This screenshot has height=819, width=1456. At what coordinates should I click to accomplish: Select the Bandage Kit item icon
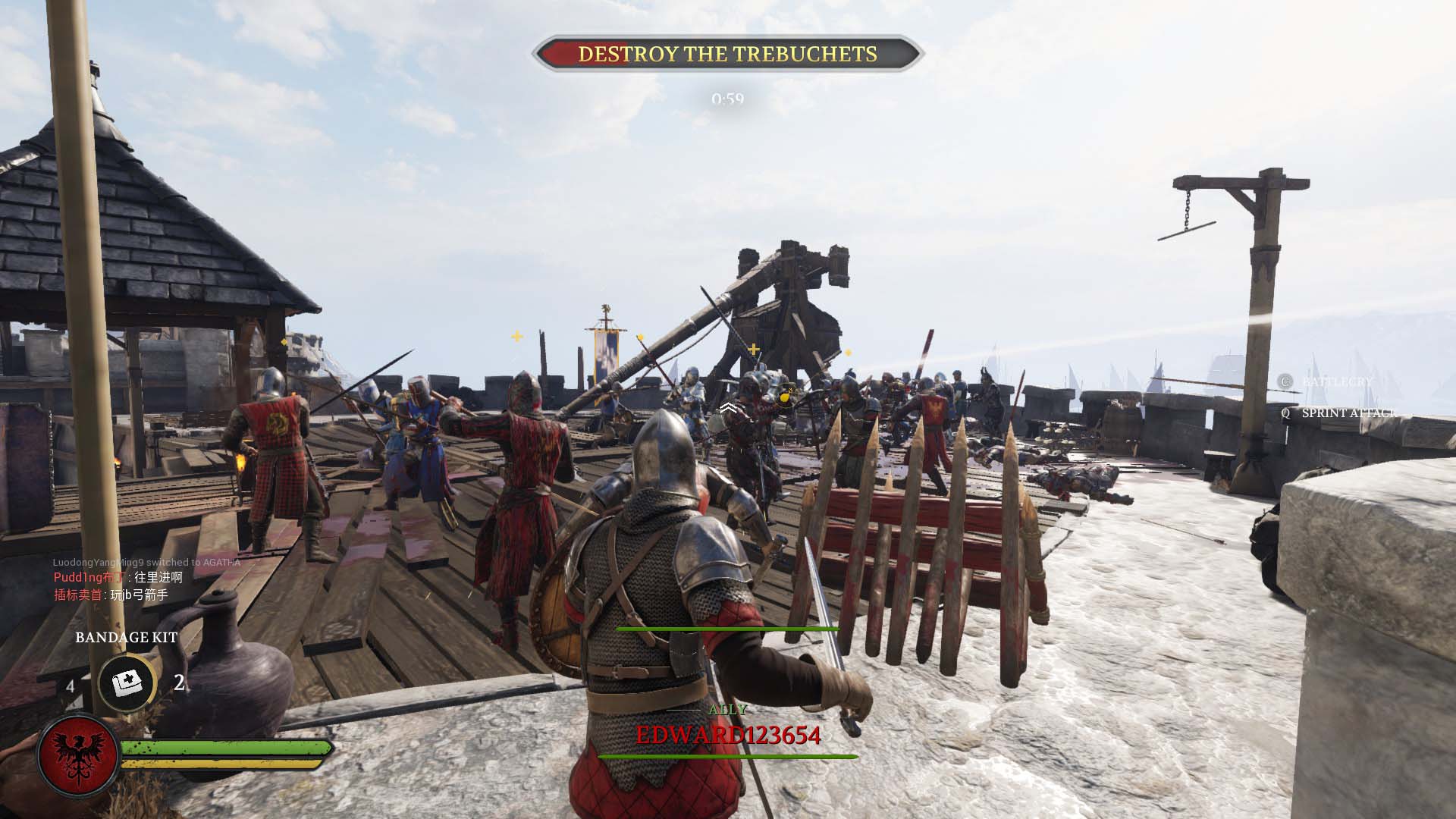pos(126,683)
